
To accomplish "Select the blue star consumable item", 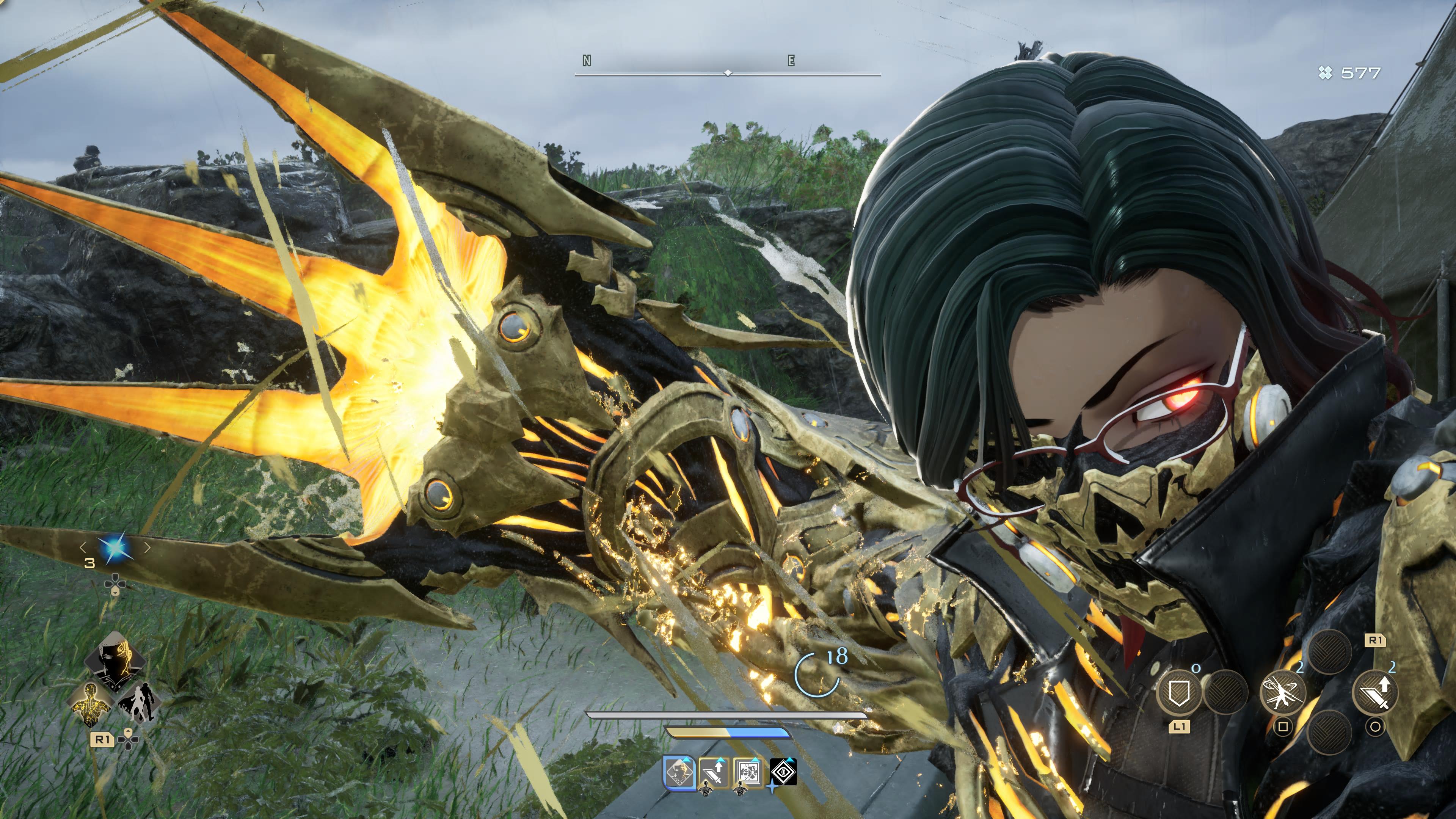I will (x=115, y=548).
